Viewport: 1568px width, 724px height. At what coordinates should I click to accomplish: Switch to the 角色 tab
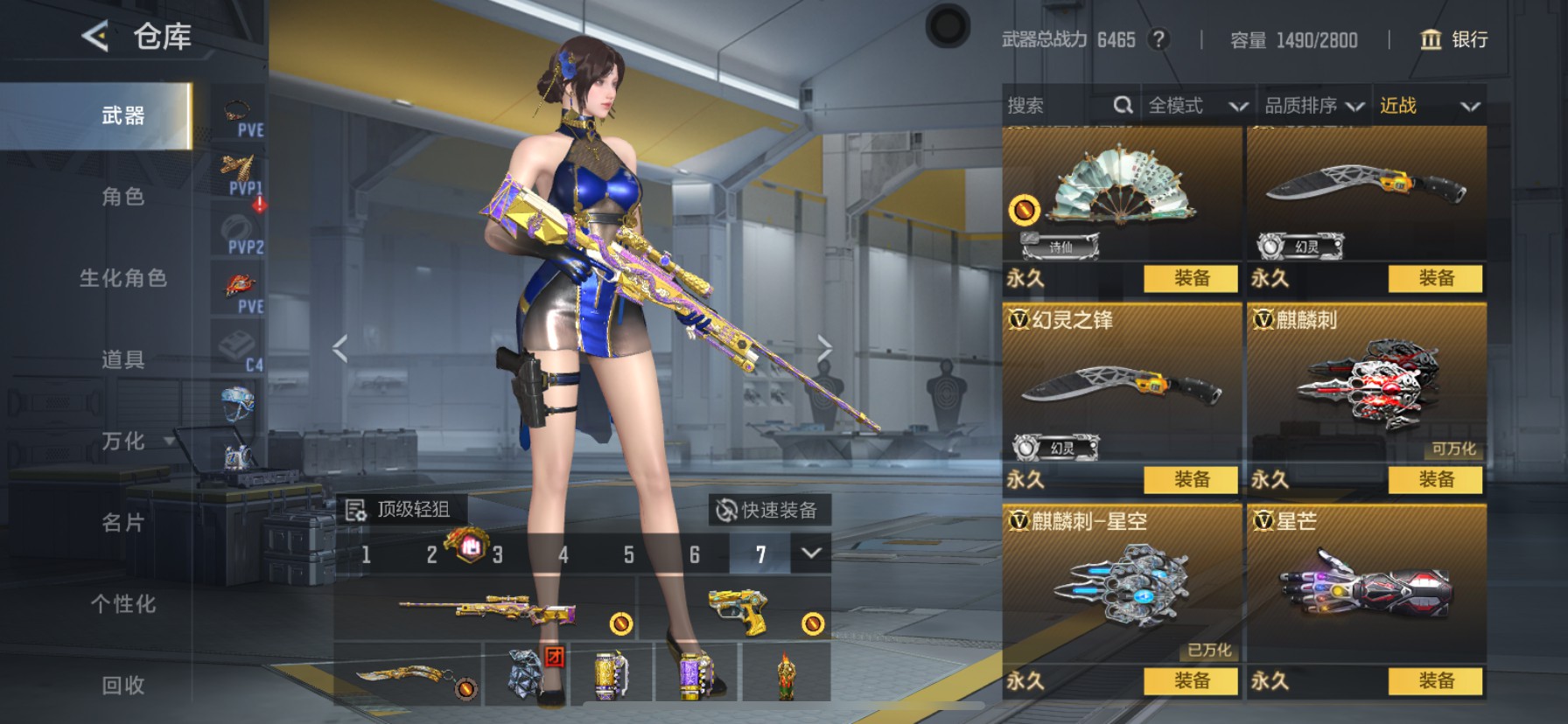pyautogui.click(x=122, y=197)
